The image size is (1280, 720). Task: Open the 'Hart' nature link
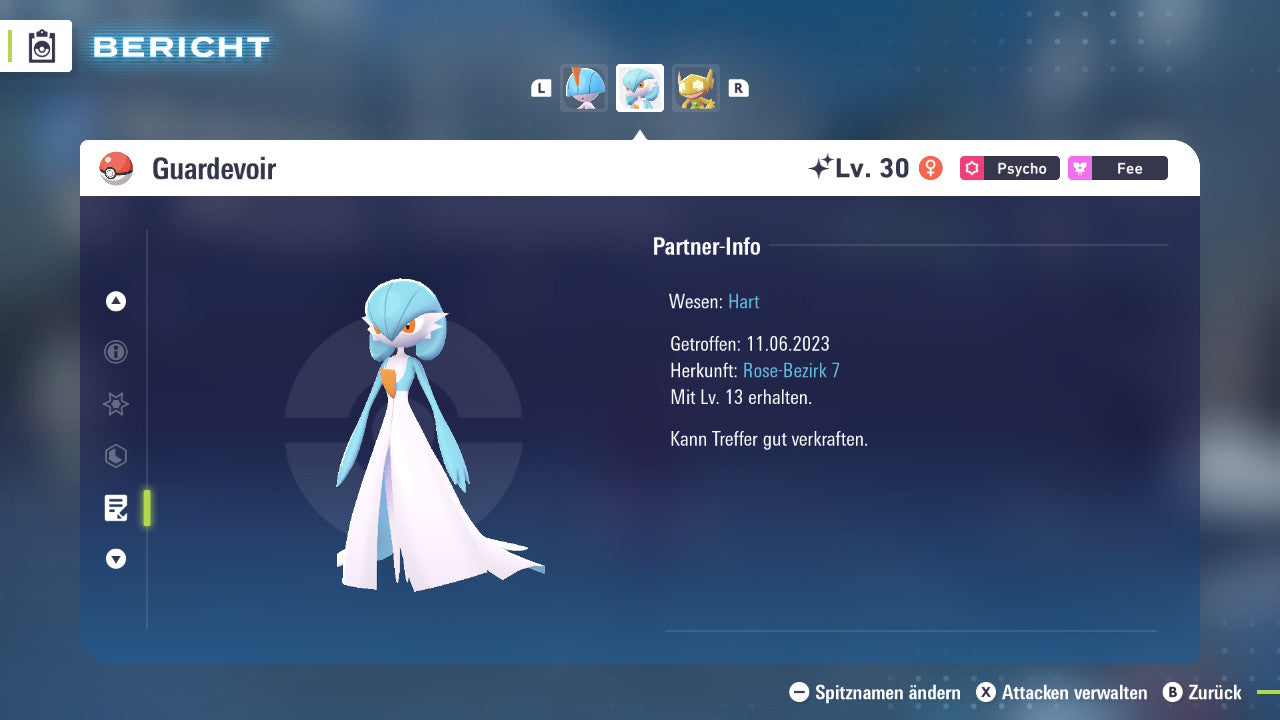(x=743, y=301)
